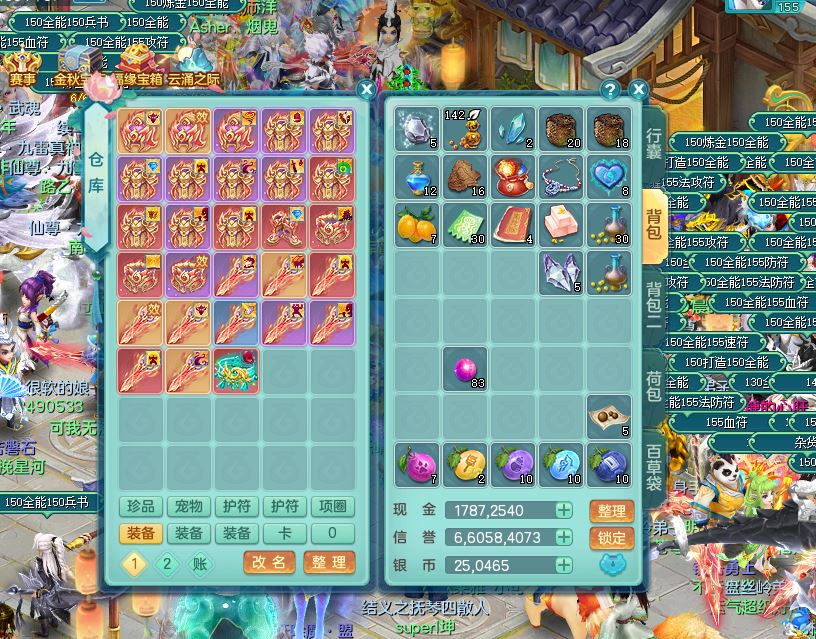
Task: Click the plus button beside 银币
Action: click(564, 565)
